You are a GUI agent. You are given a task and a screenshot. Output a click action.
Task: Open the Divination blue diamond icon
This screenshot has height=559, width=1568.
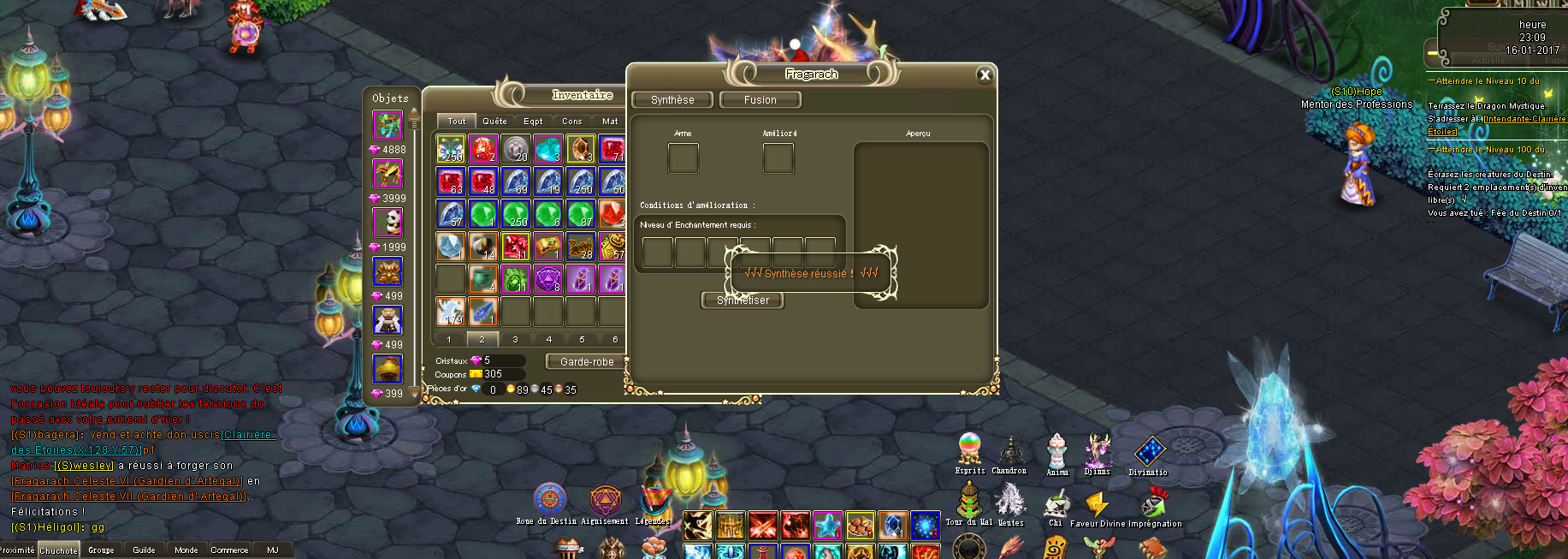tap(1149, 451)
